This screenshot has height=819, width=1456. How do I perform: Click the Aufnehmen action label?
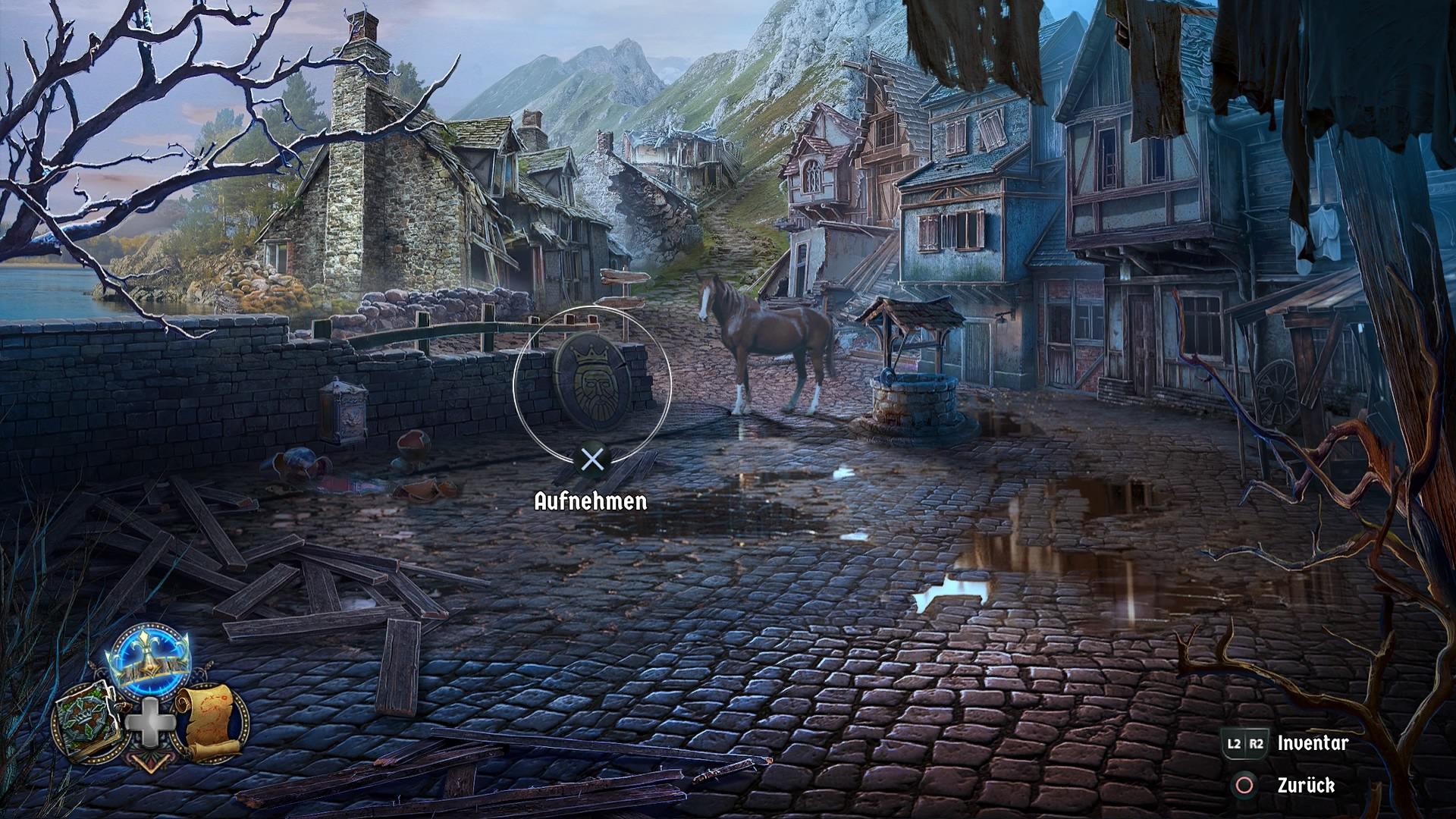click(x=590, y=501)
